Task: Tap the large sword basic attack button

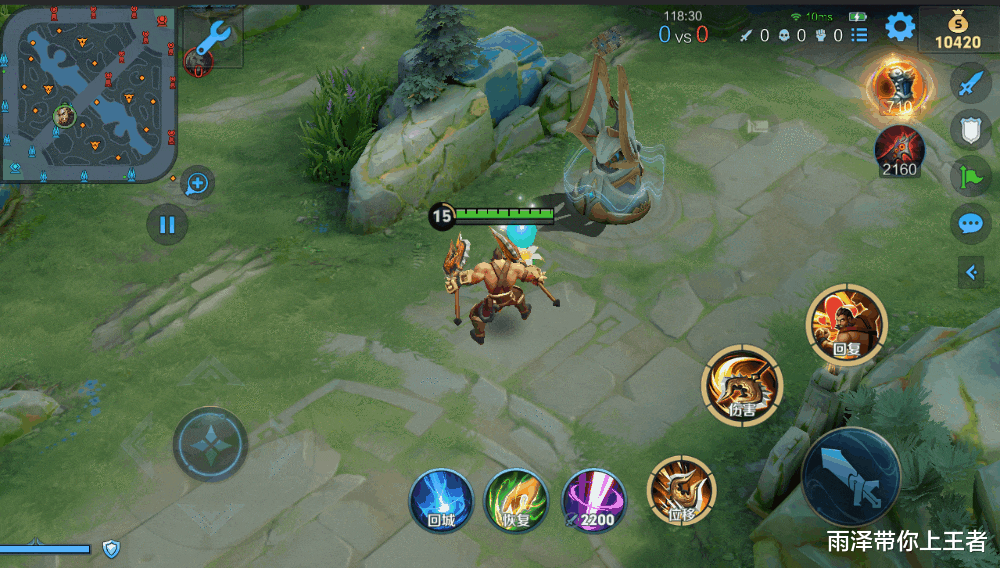Action: [x=851, y=476]
